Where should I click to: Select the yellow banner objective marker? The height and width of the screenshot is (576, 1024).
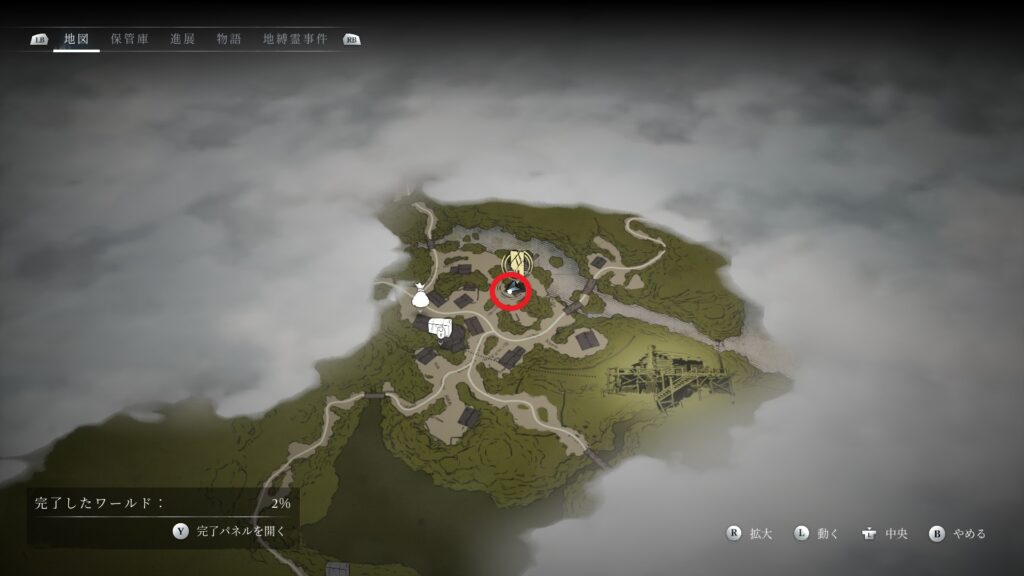click(514, 262)
